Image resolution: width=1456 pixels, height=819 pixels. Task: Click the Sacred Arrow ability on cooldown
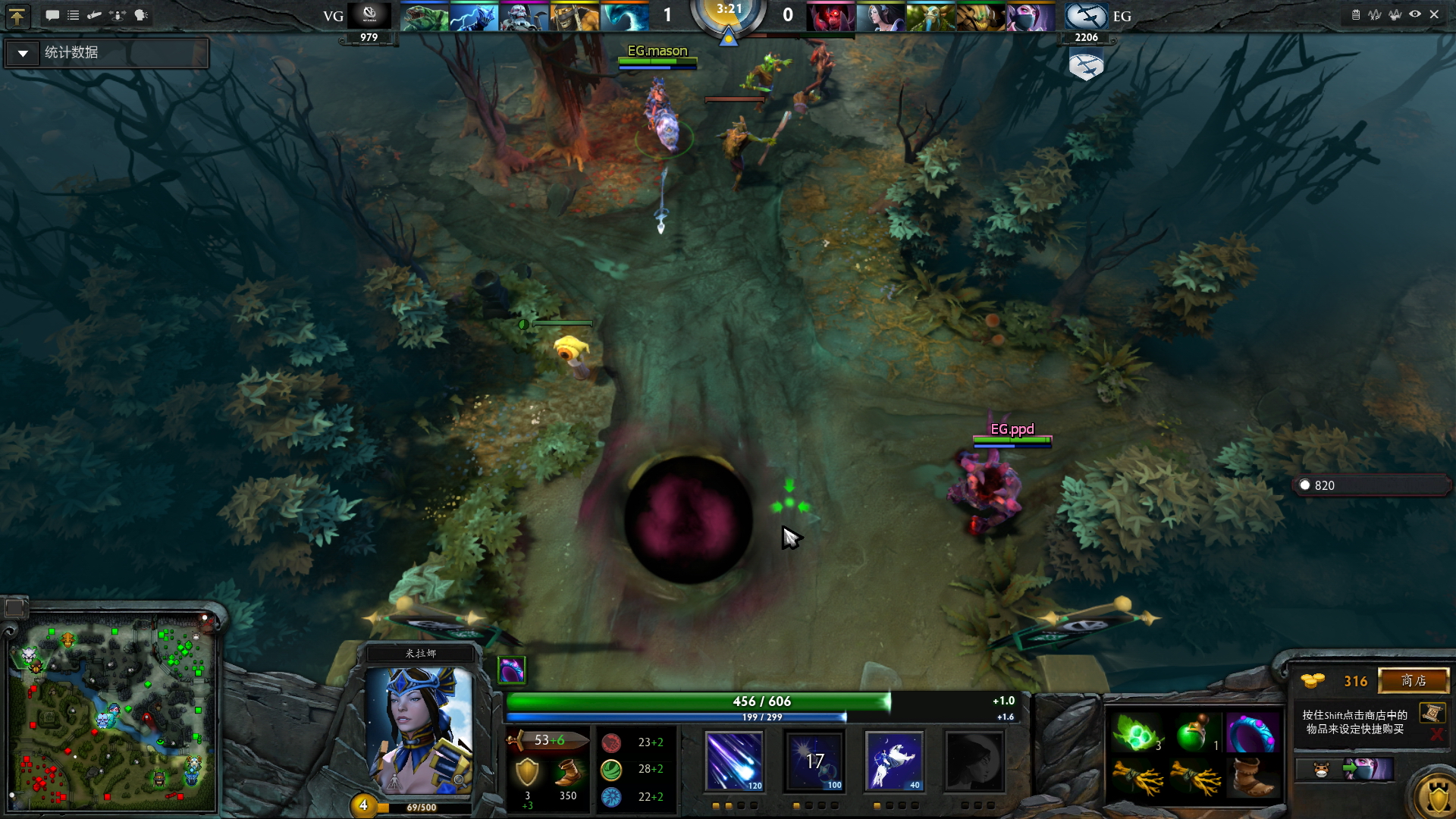pos(814,761)
